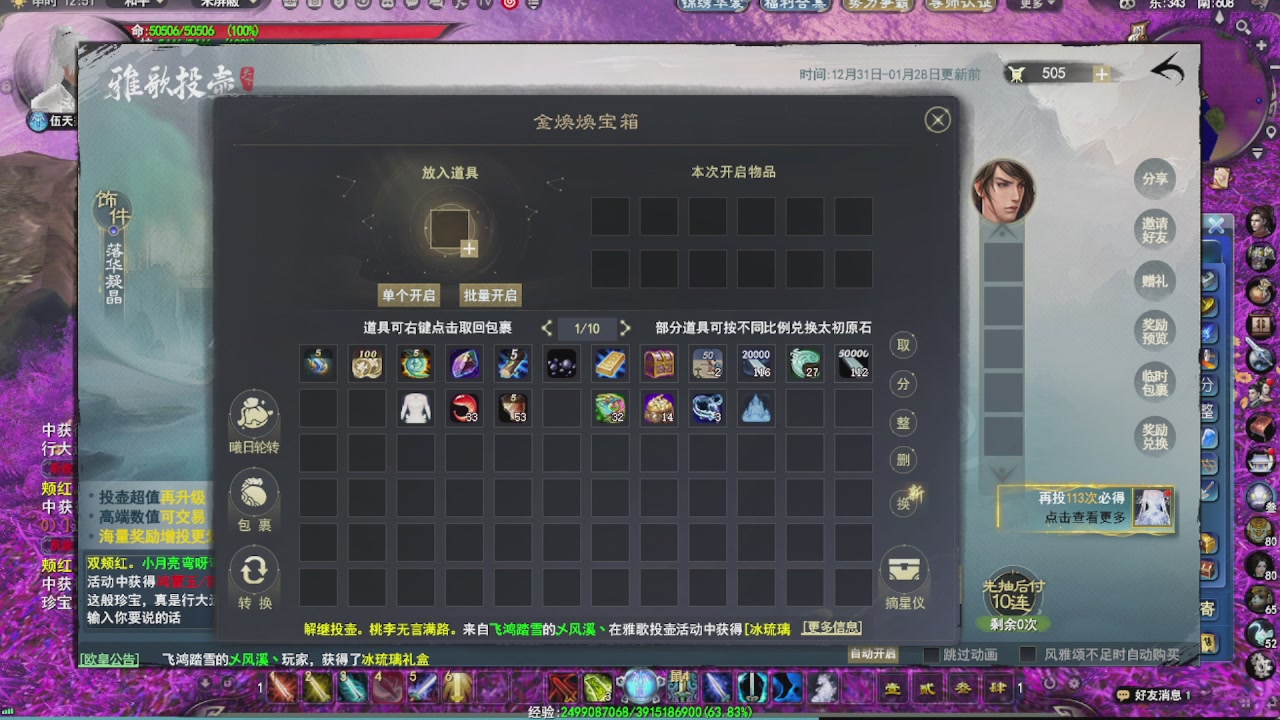Image resolution: width=1280 pixels, height=720 pixels.
Task: Go to next page with right arrow
Action: click(625, 327)
